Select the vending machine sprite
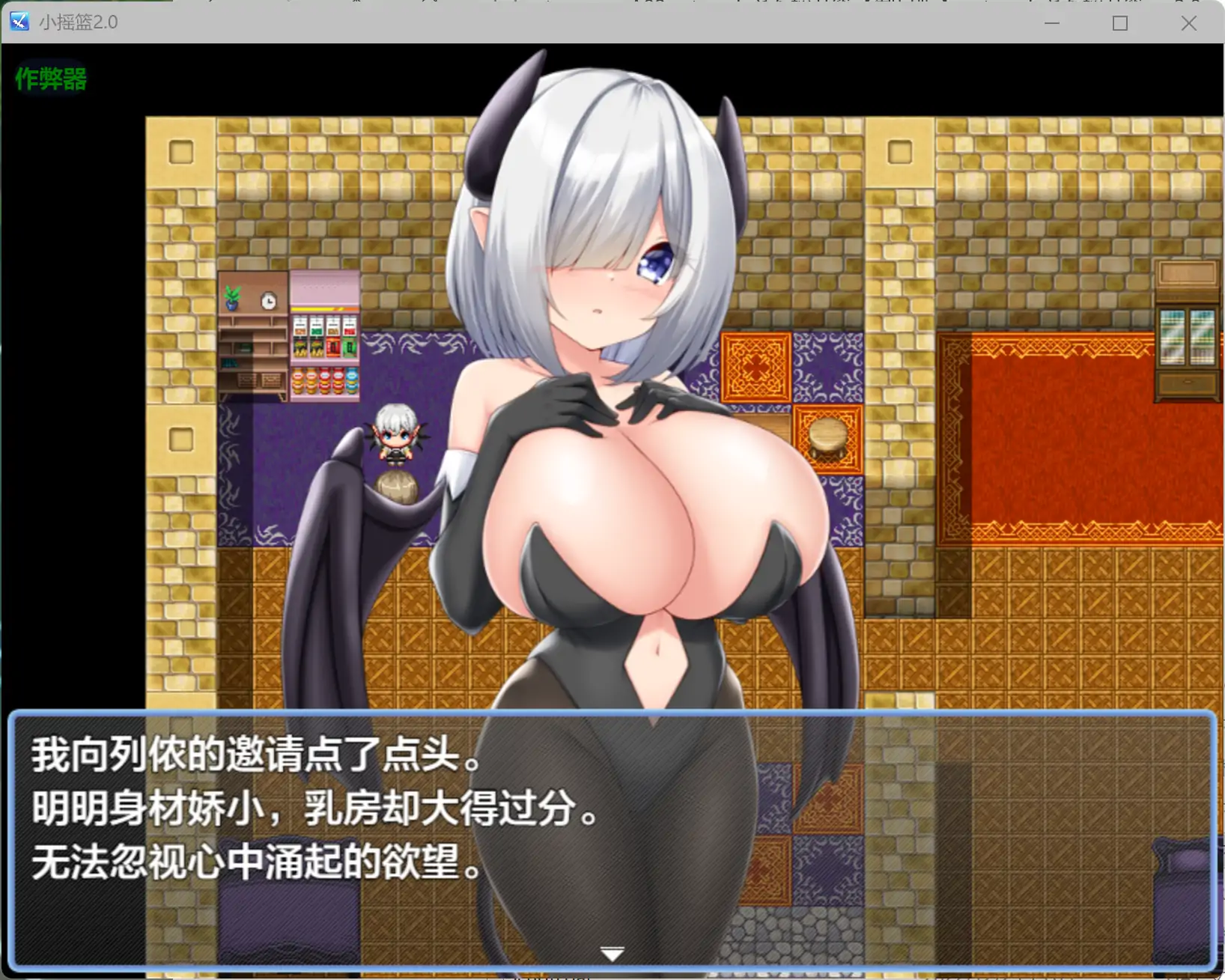The width and height of the screenshot is (1225, 980). 323,337
